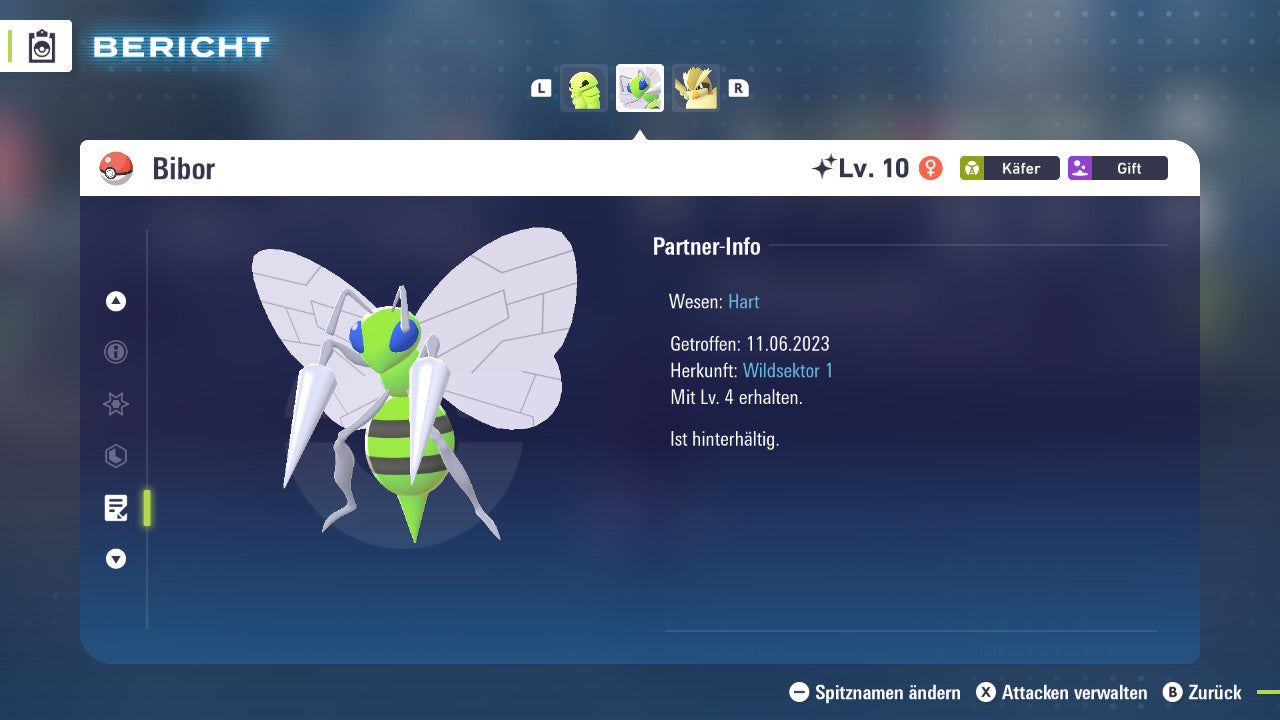Expand upward using the up arrow in sidebar

115,301
